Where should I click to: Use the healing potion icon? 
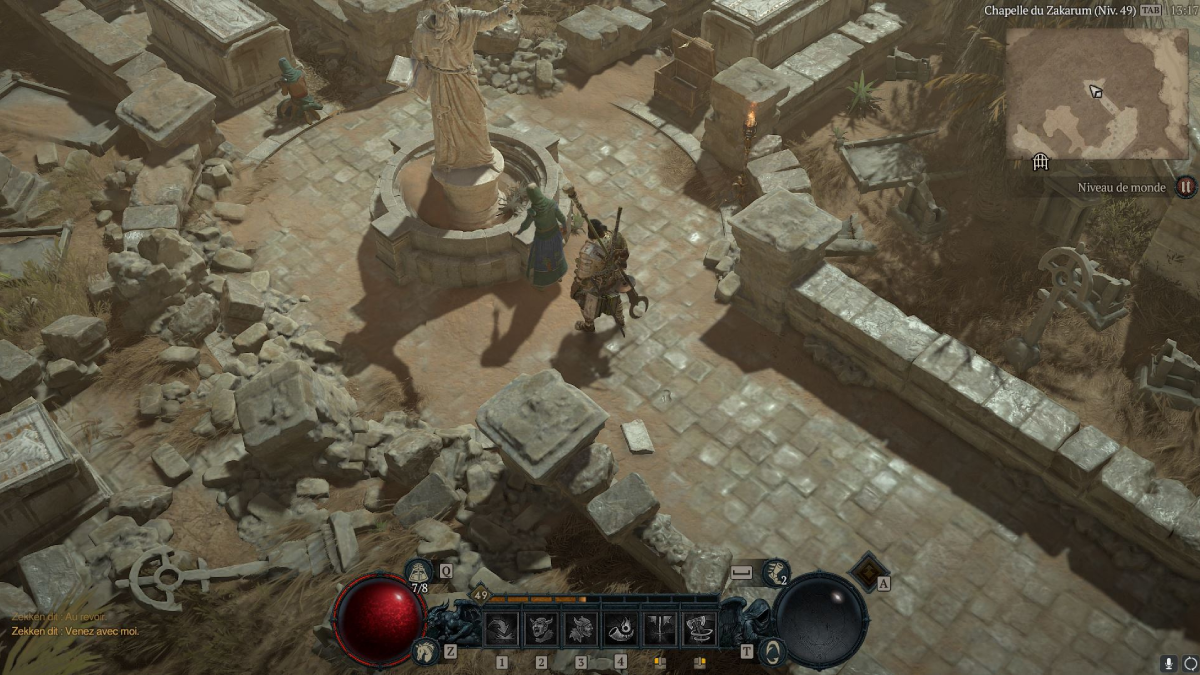click(x=419, y=571)
